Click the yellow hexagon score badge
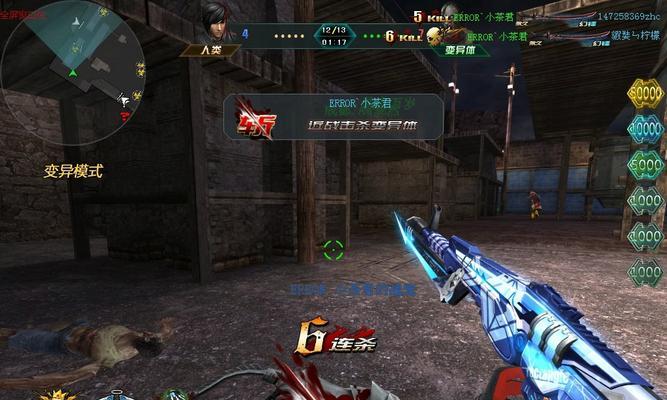The image size is (667, 400). [645, 95]
